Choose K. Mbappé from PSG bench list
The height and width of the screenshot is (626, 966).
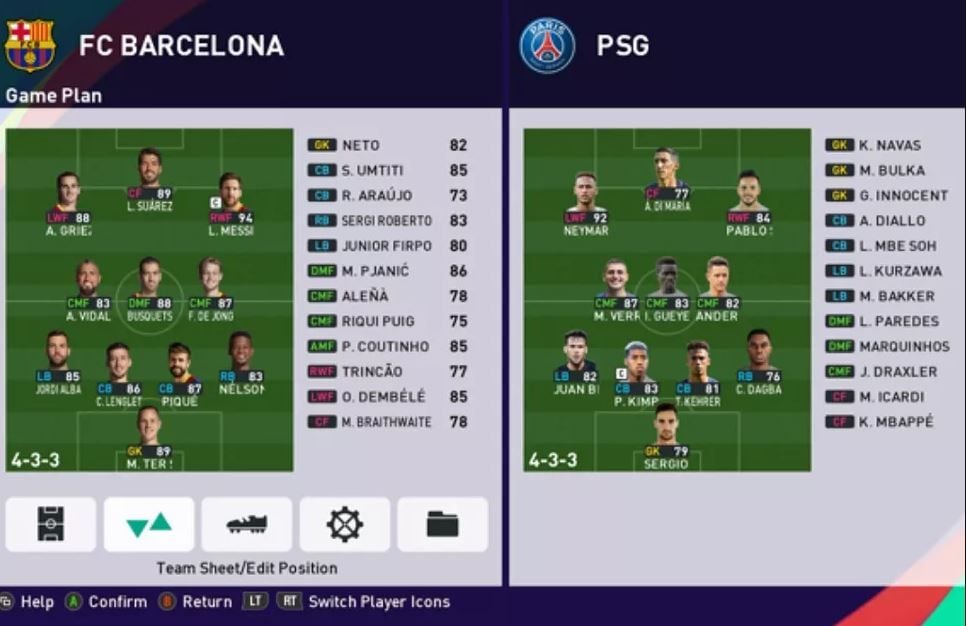pyautogui.click(x=890, y=422)
